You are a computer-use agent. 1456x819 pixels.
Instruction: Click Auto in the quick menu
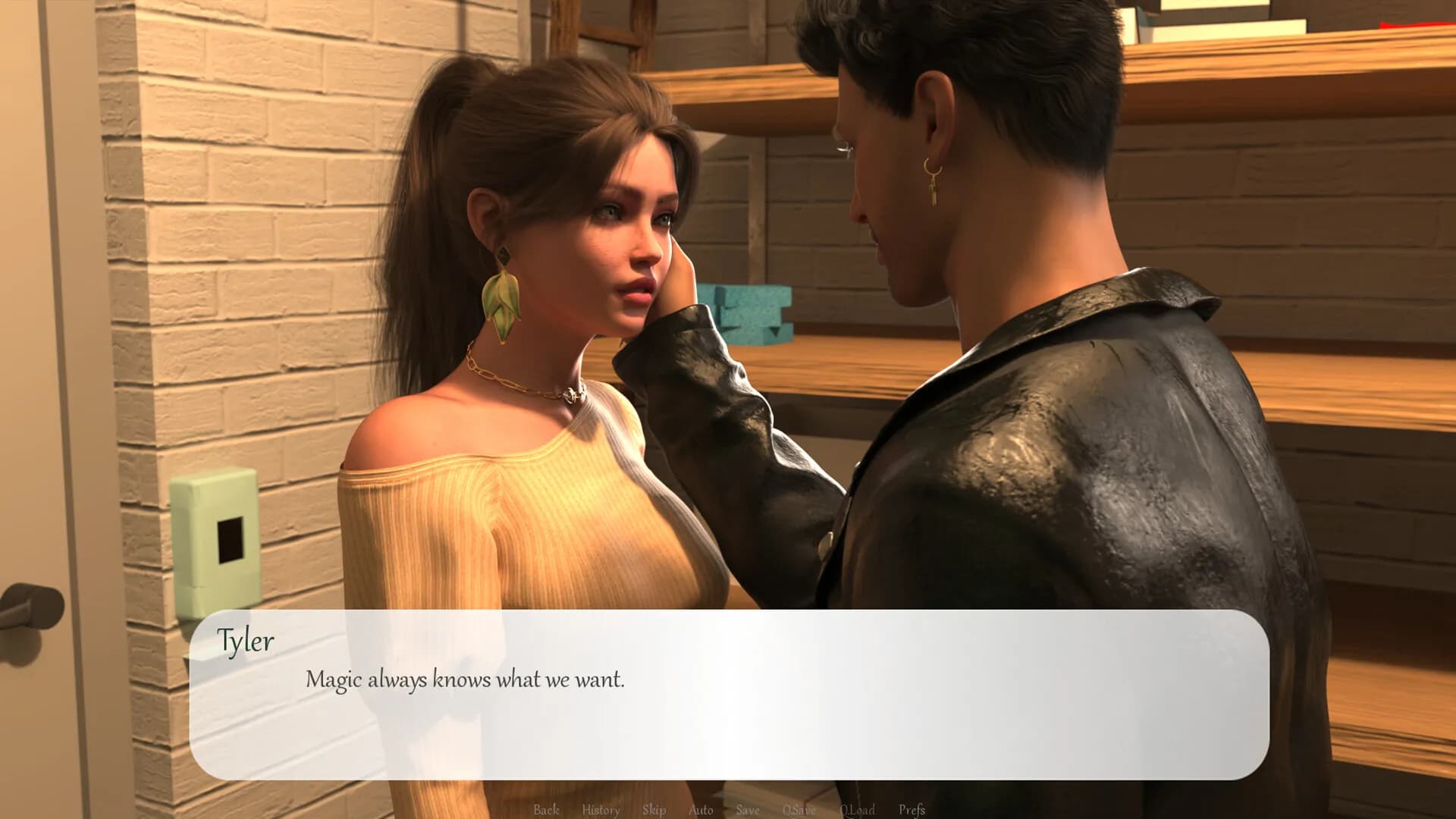click(701, 810)
